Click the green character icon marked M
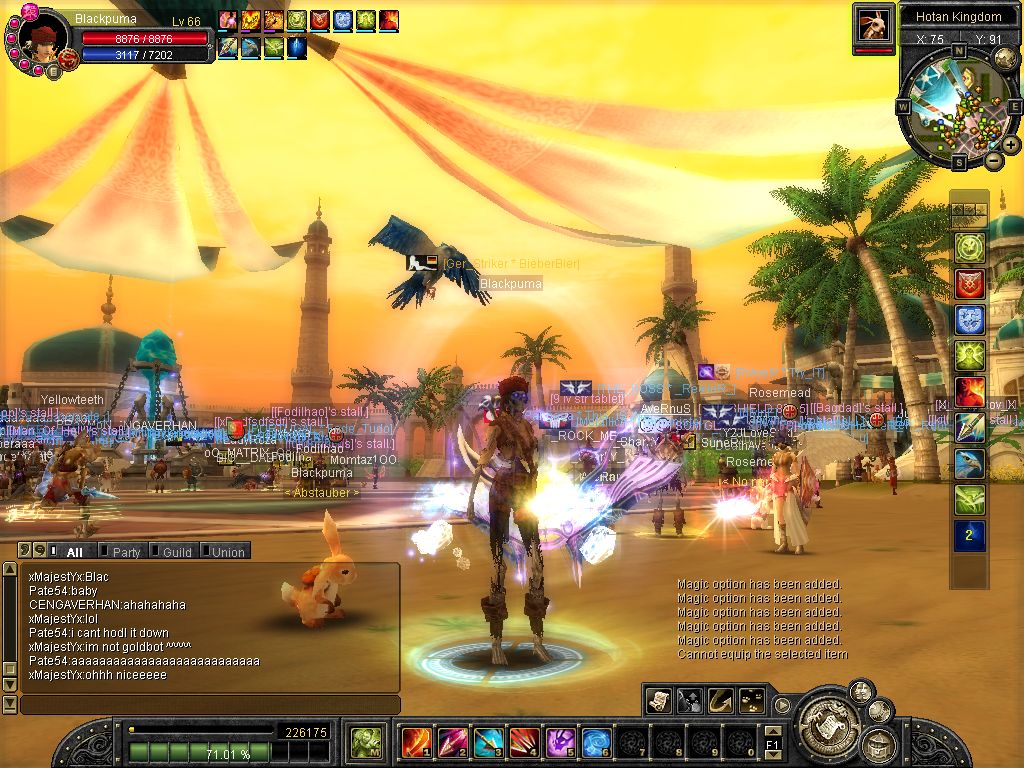The width and height of the screenshot is (1024, 768). (364, 742)
